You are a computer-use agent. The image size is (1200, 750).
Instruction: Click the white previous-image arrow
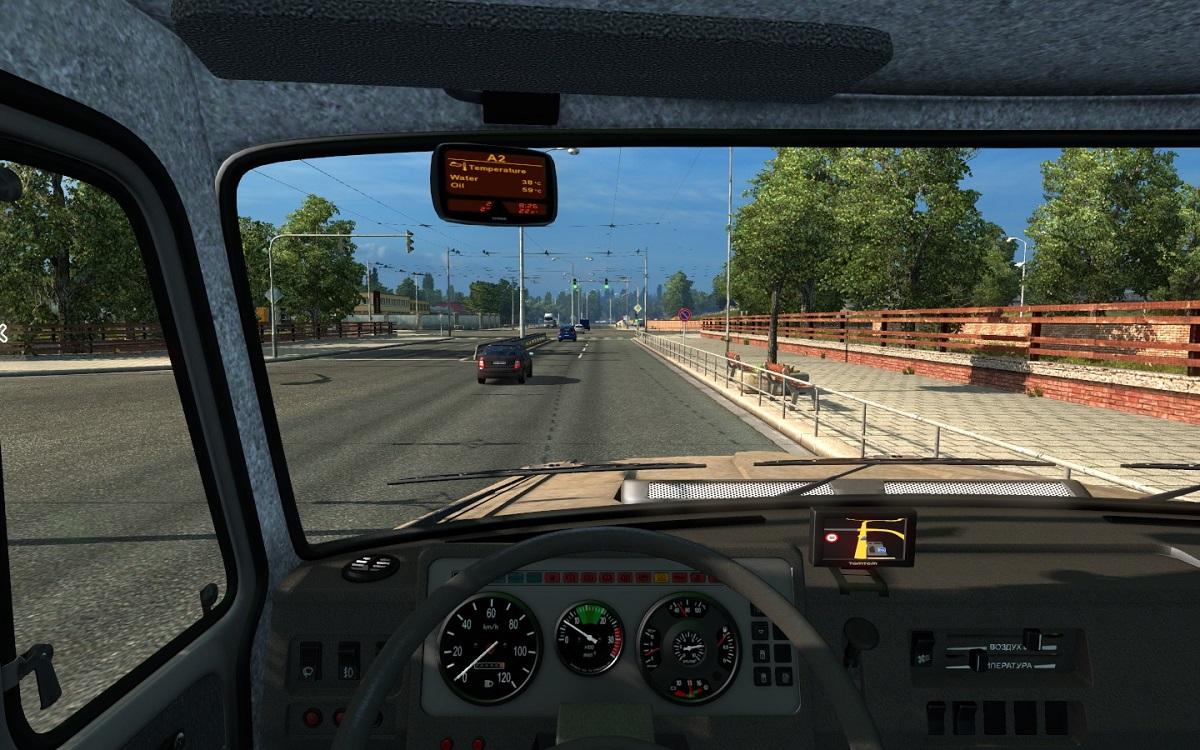point(3,334)
